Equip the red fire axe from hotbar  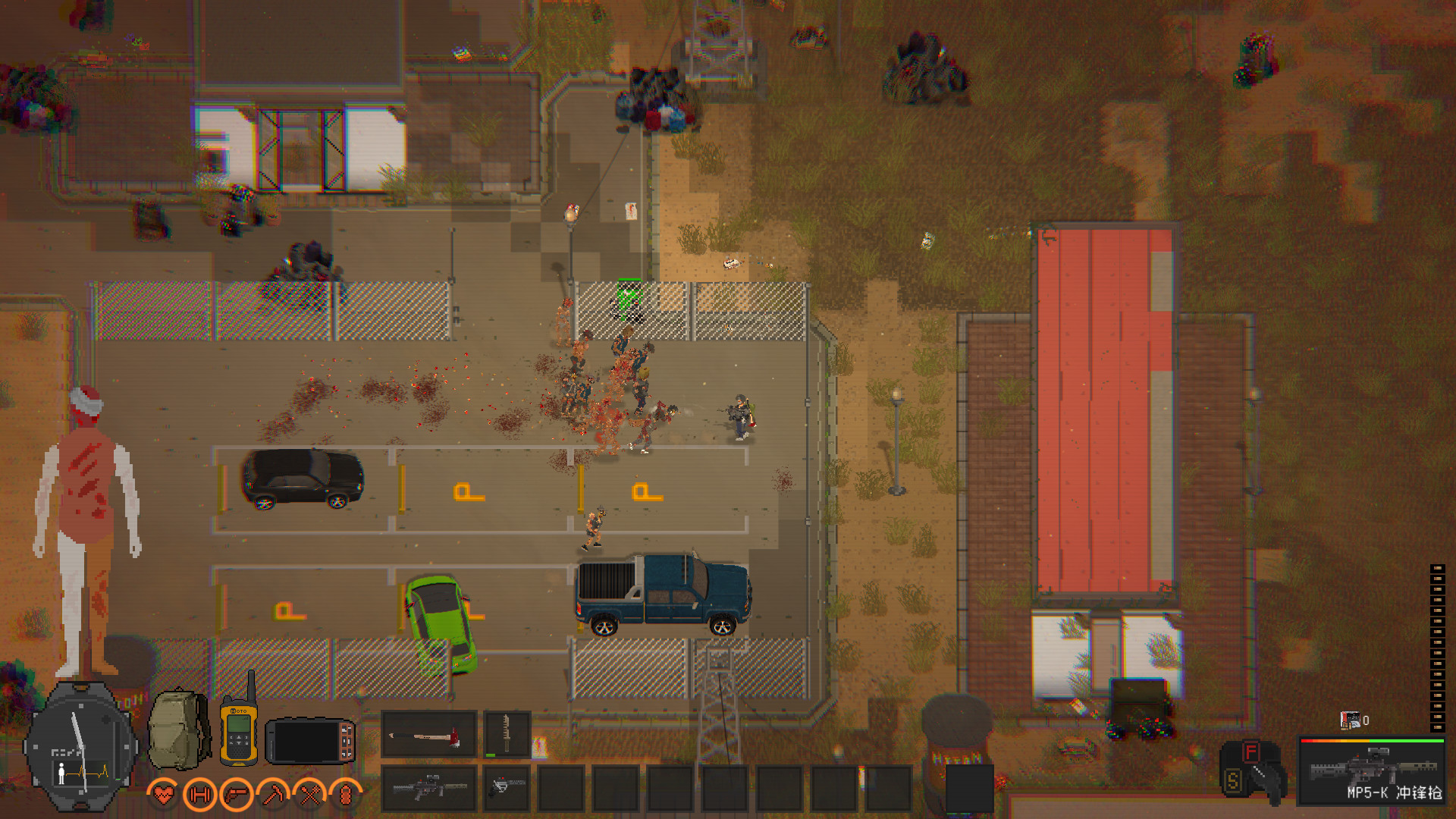coord(428,734)
